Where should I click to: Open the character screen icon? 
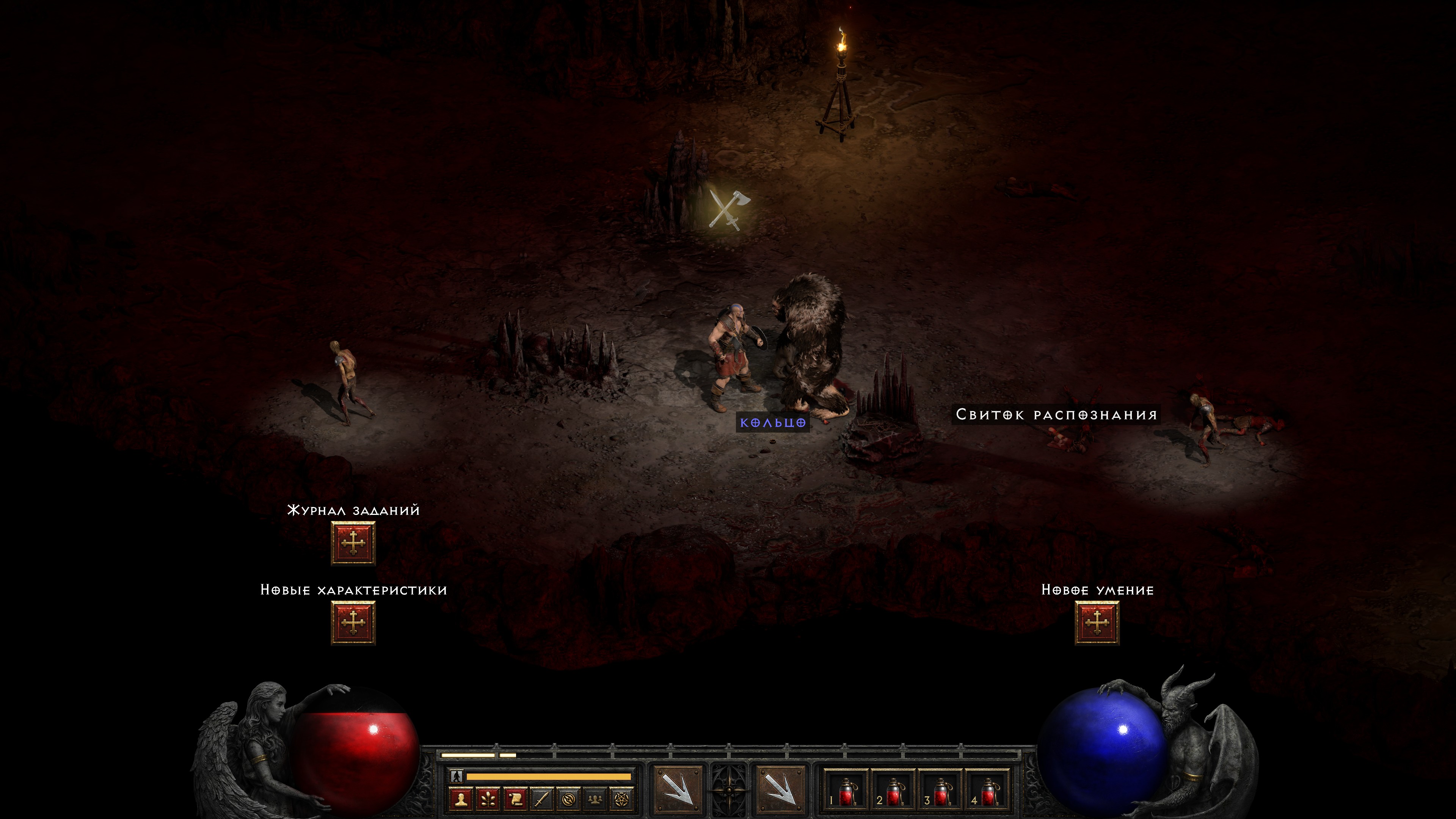pos(461,799)
